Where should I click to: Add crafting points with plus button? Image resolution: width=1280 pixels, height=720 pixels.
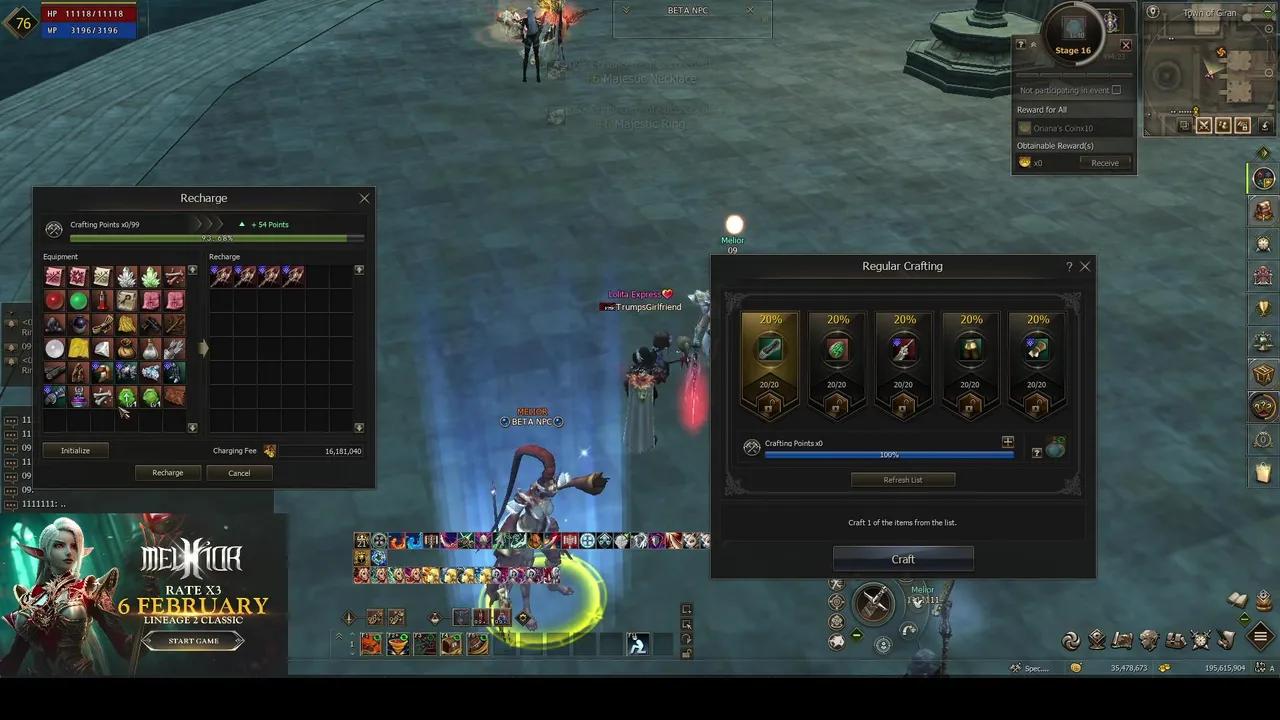point(1007,442)
